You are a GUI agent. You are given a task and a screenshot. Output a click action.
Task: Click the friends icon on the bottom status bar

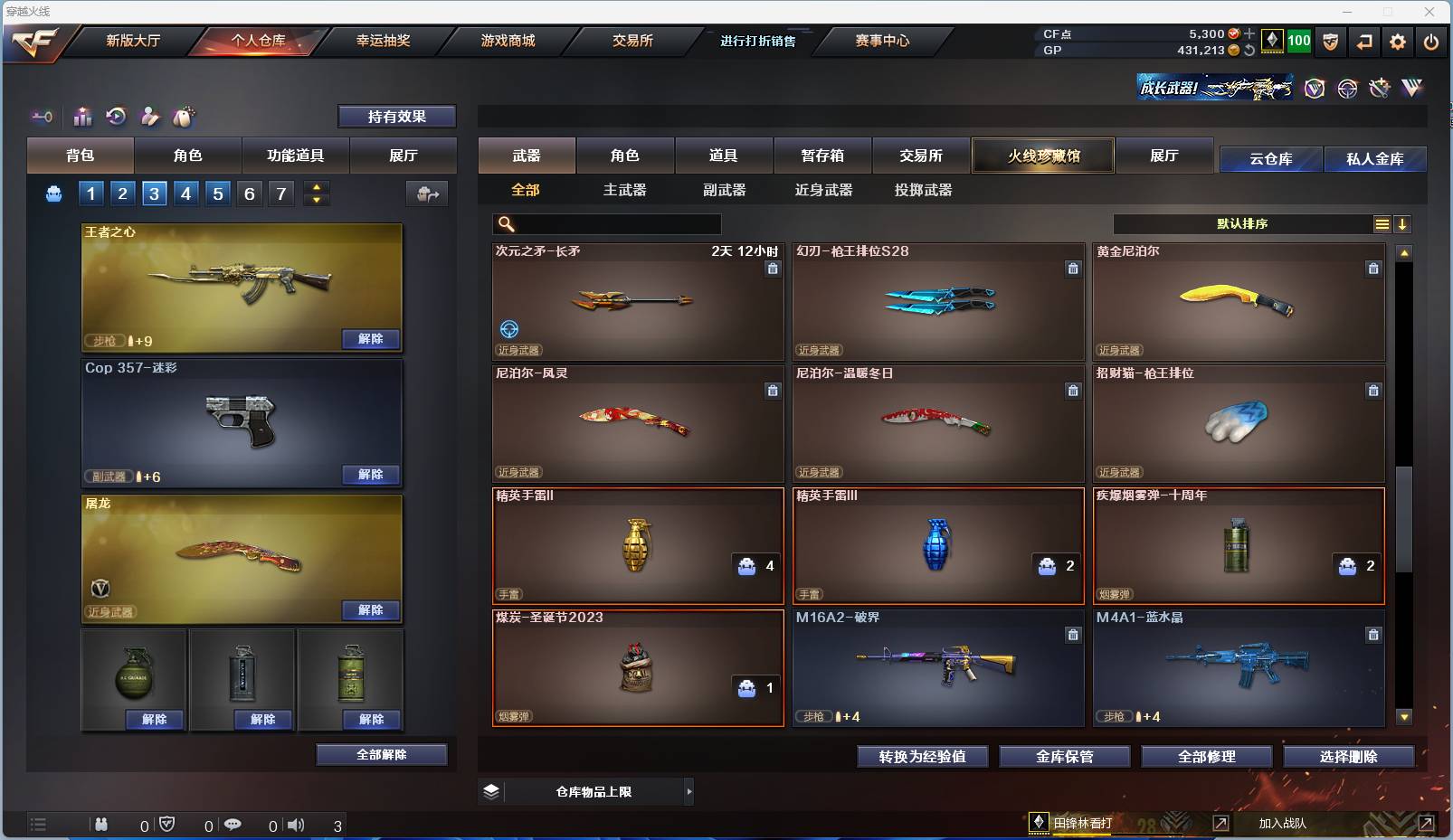pos(102,824)
